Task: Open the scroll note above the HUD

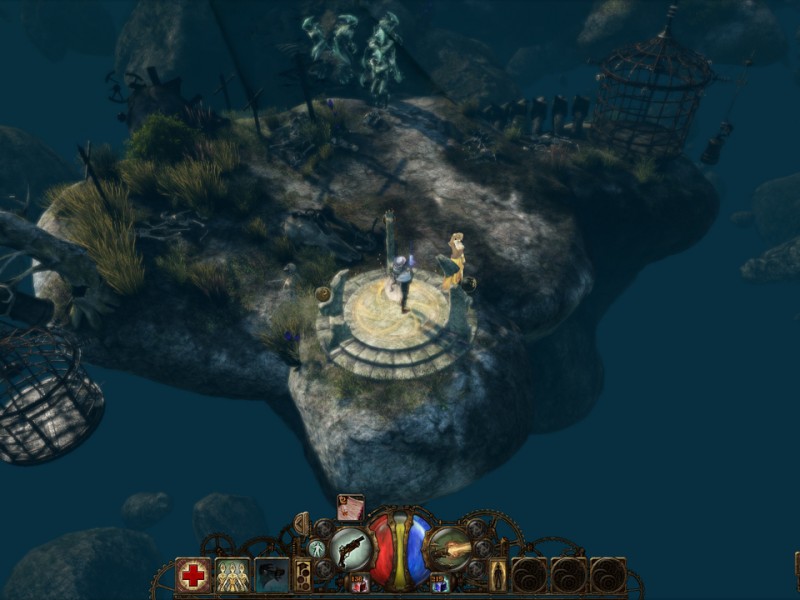Action: [x=350, y=508]
